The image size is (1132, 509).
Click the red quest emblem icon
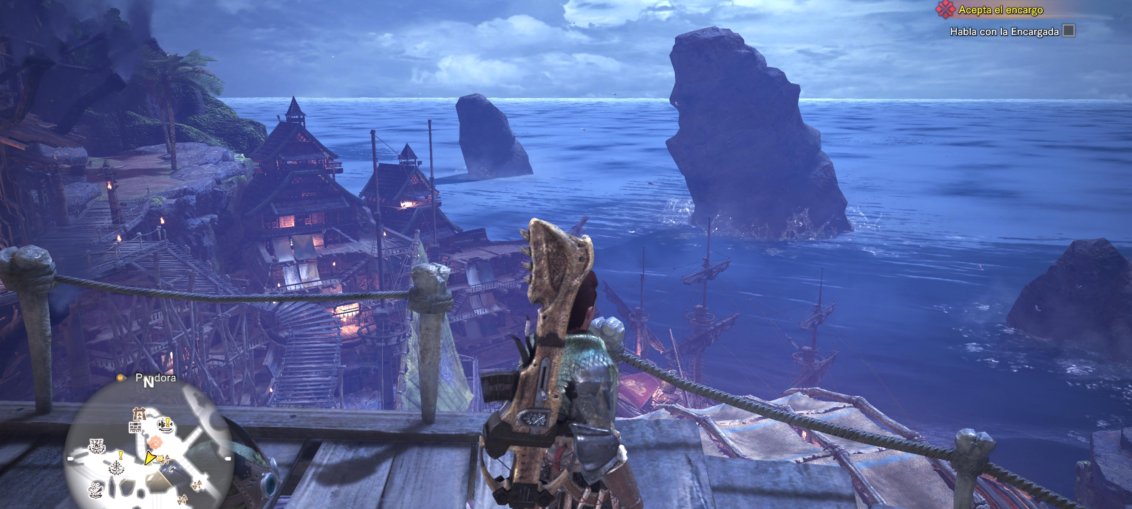(x=944, y=9)
